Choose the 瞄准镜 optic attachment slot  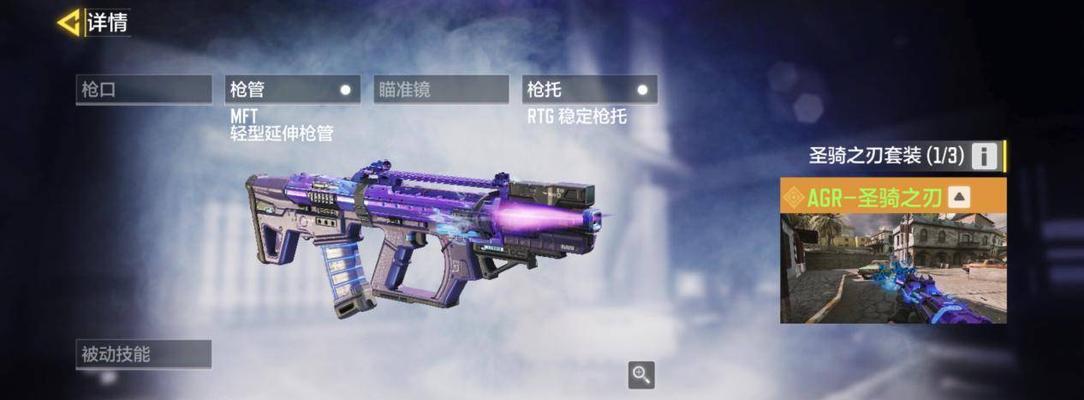tap(441, 89)
